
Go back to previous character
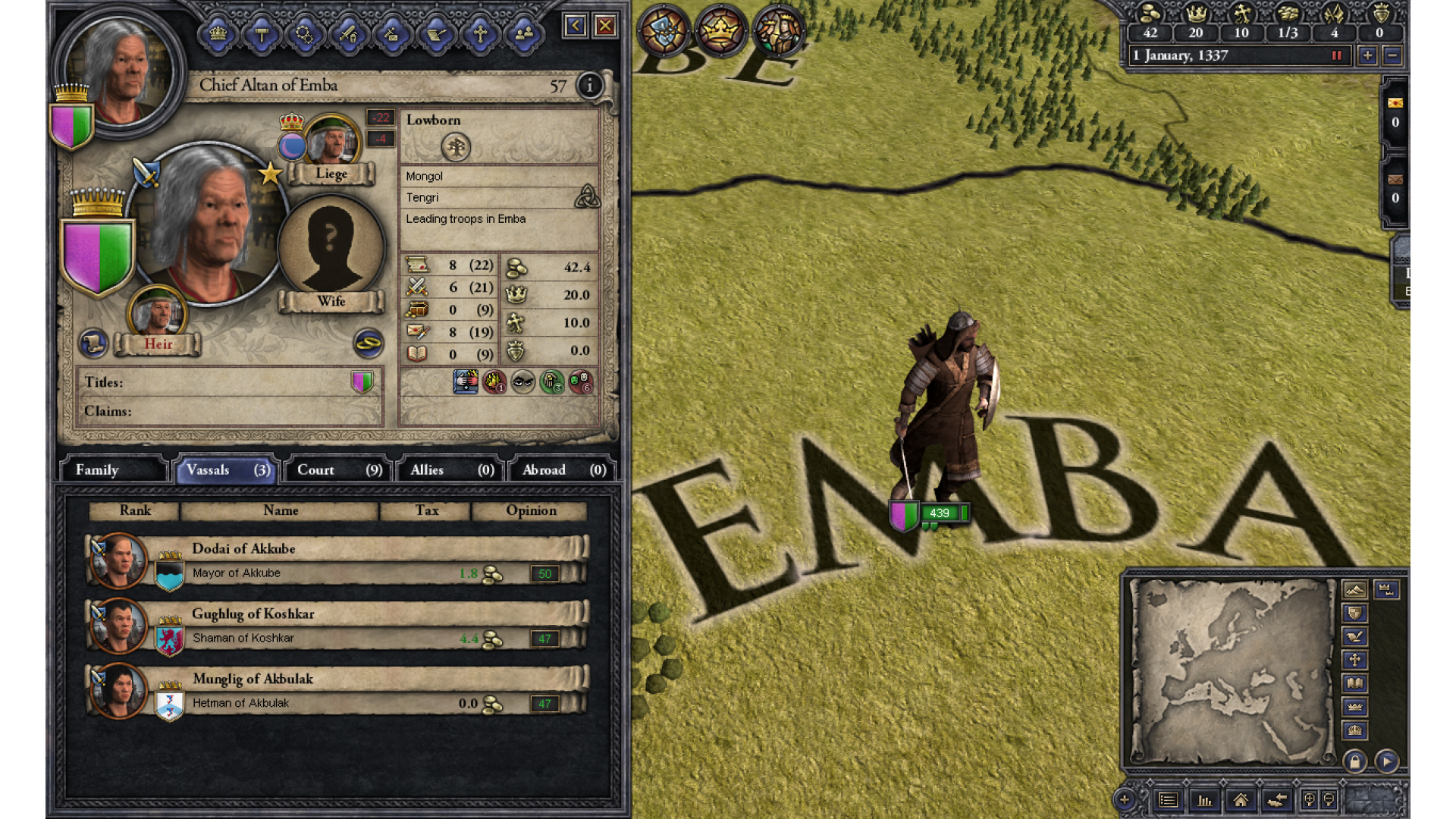575,27
